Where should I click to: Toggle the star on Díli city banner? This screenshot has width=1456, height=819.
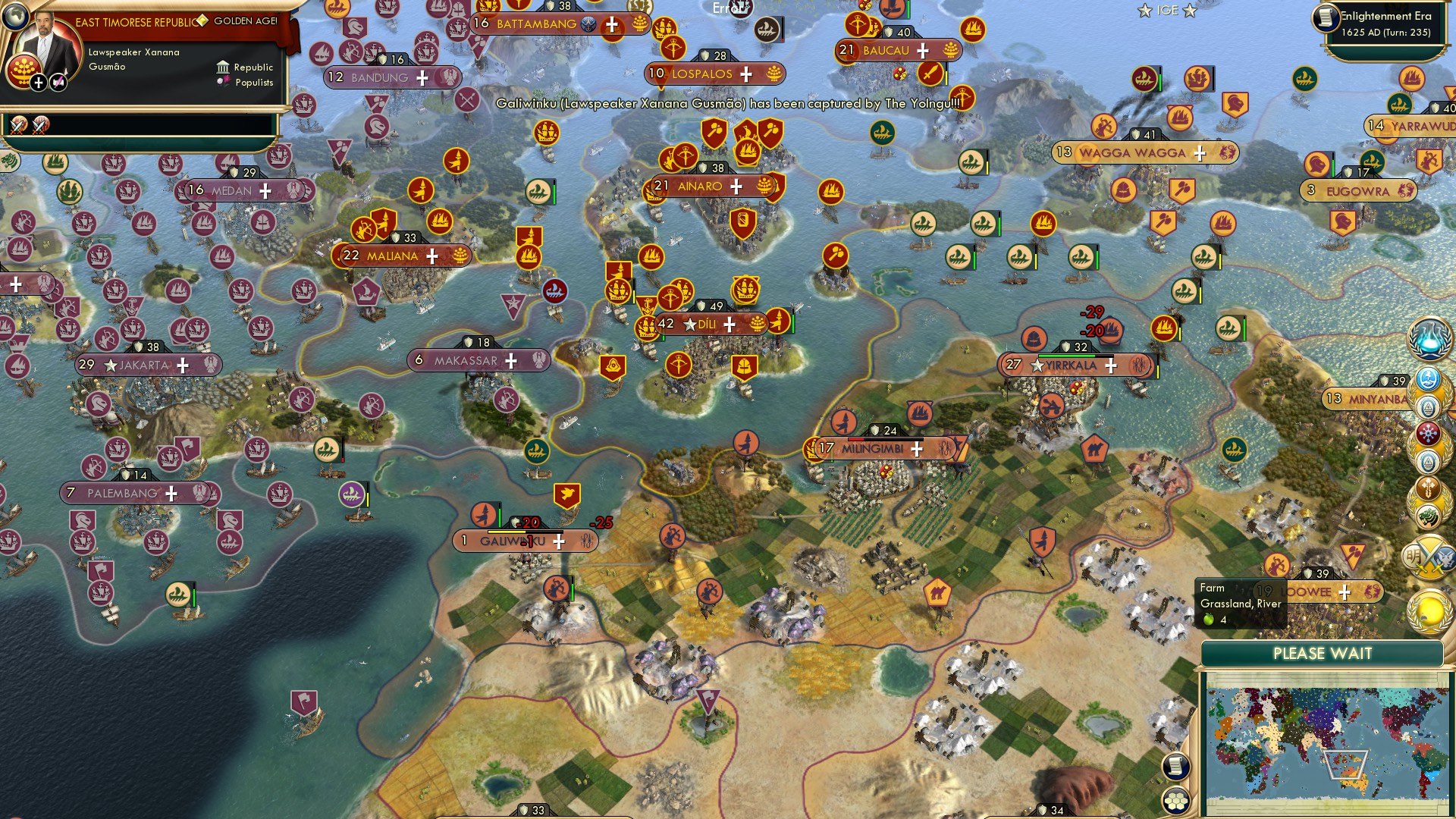689,325
